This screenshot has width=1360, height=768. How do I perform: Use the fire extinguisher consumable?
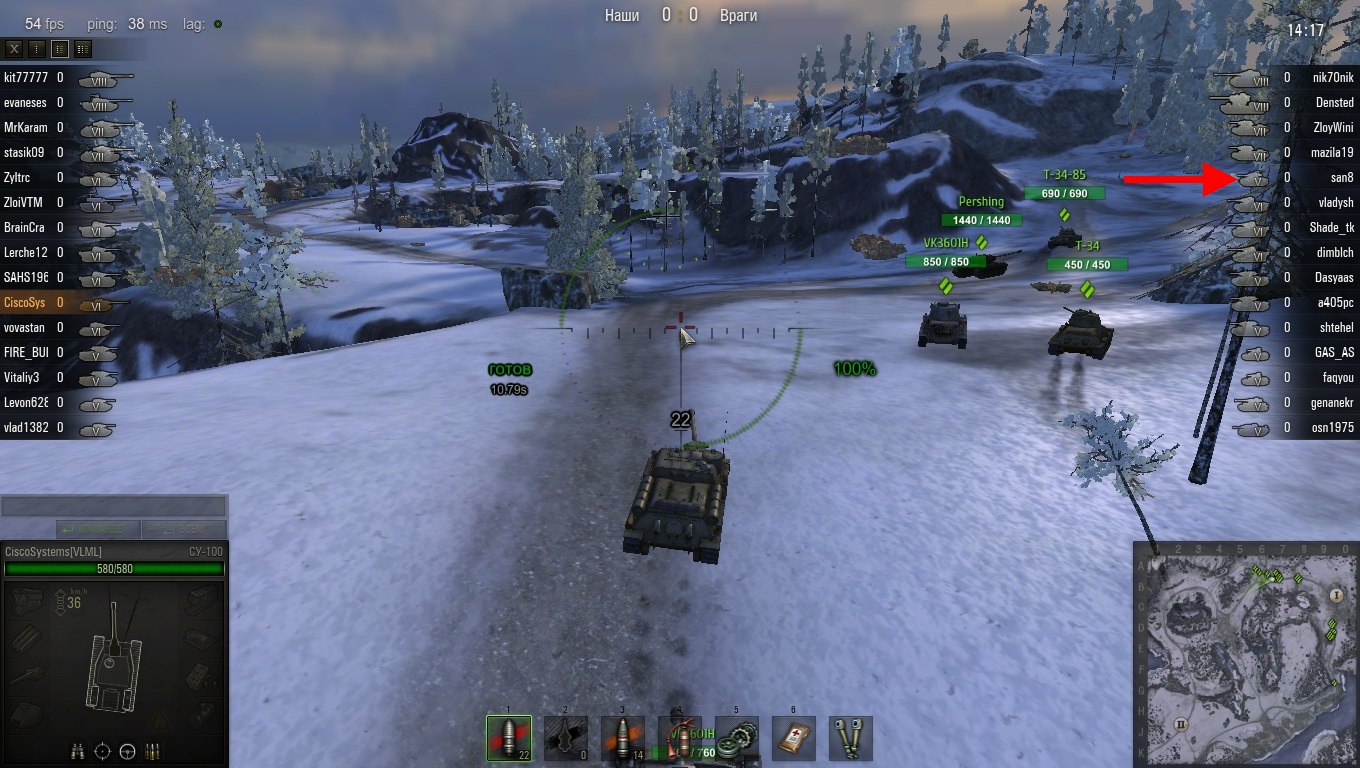click(679, 739)
